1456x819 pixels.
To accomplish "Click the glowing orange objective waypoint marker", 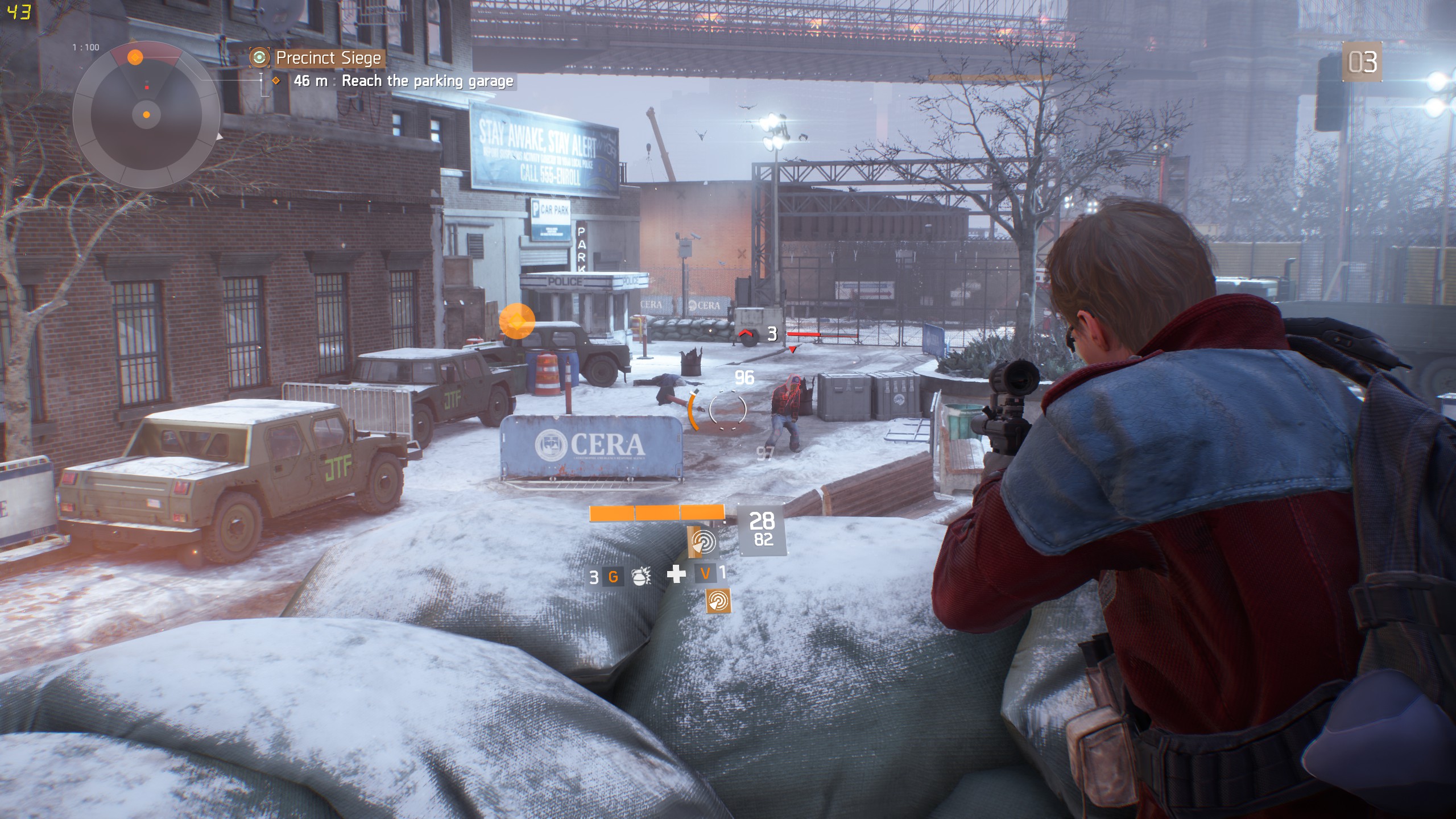I will coord(516,321).
